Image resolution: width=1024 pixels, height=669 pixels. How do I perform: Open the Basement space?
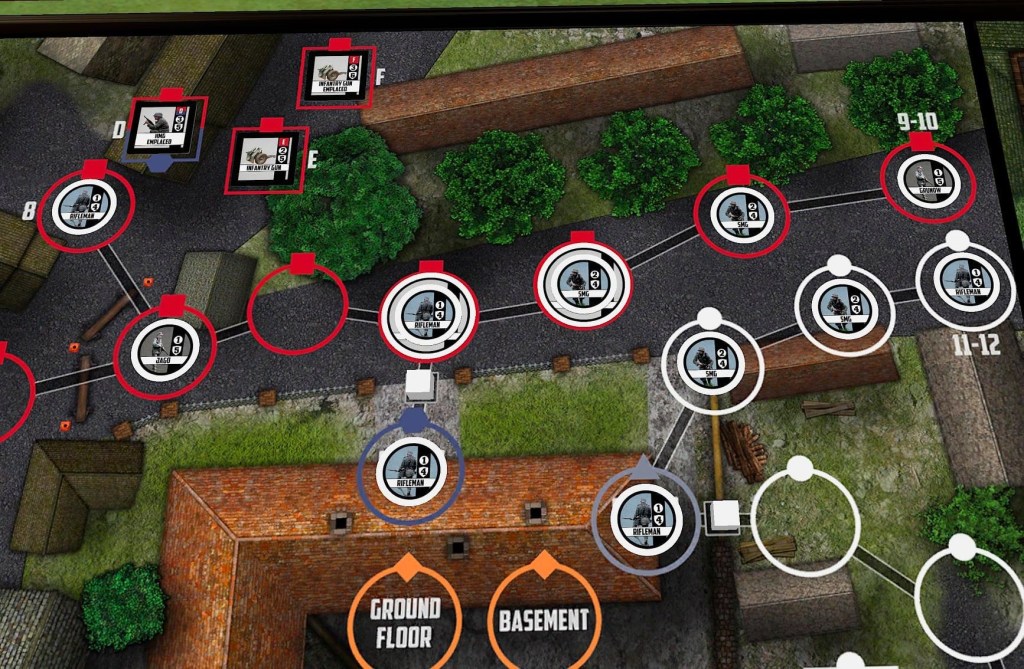(543, 620)
